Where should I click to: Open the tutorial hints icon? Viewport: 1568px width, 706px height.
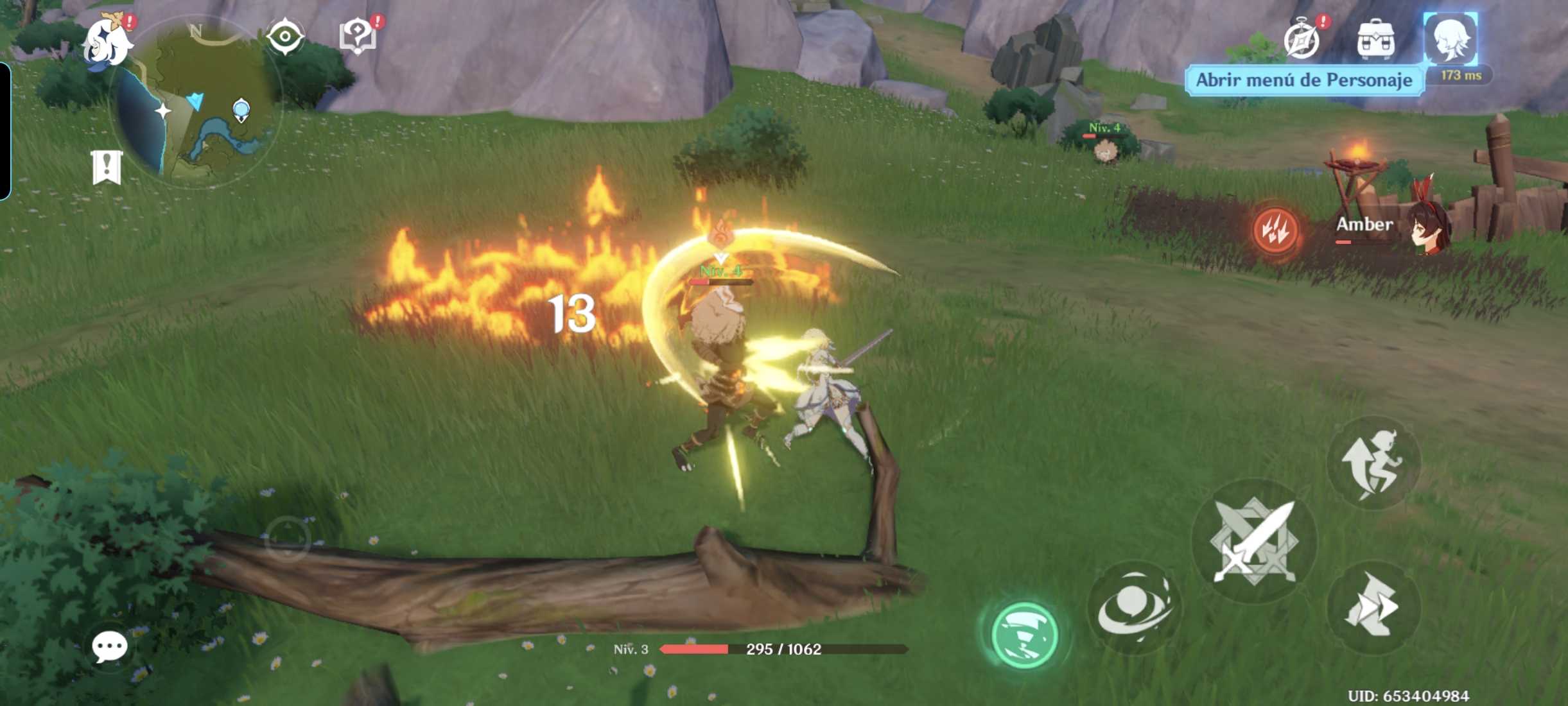[358, 36]
